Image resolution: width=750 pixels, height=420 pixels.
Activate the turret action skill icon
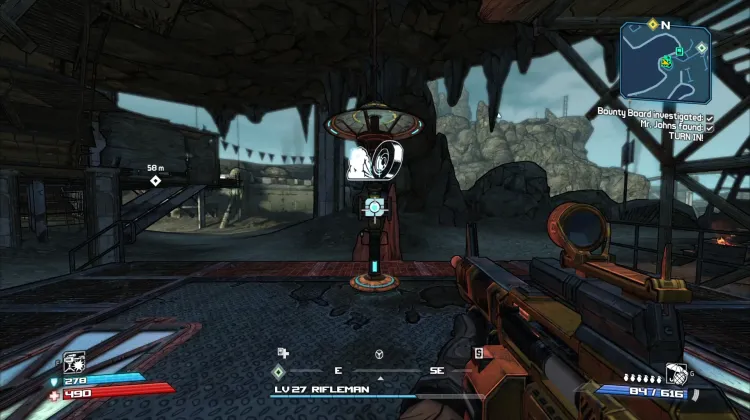click(x=73, y=360)
